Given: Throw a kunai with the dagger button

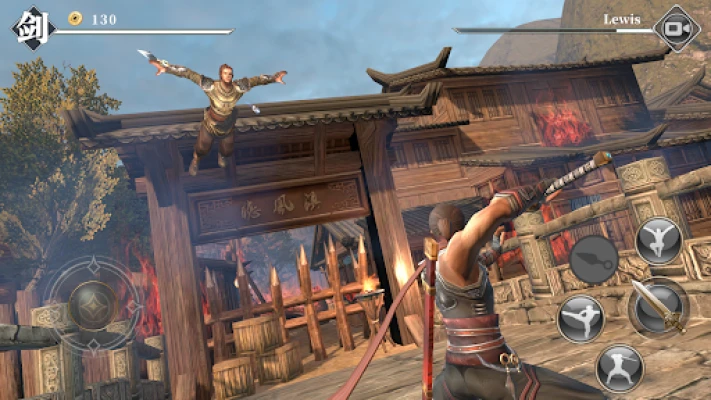Looking at the screenshot, I should coord(595,258).
